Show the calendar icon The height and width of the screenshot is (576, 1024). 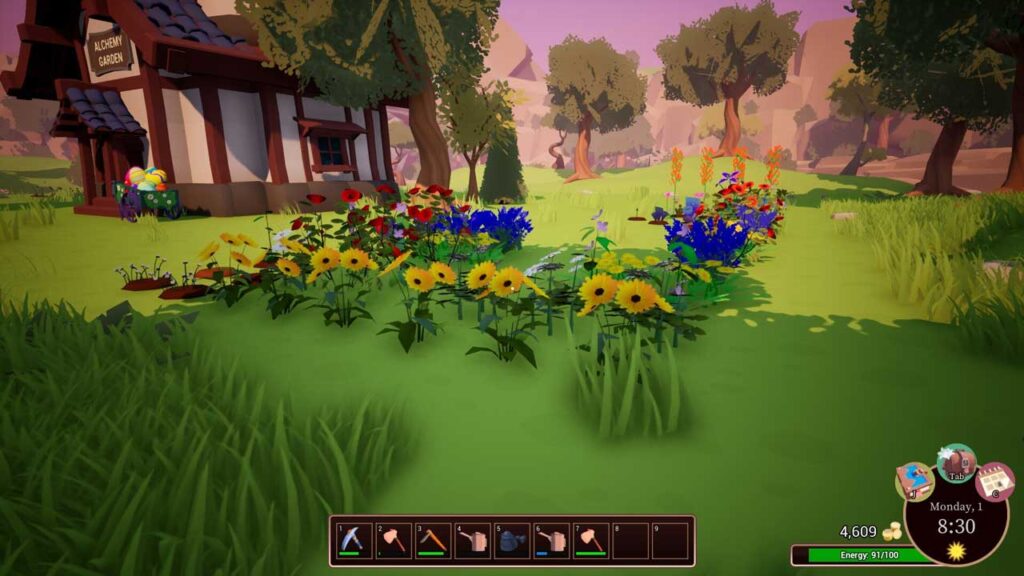994,481
